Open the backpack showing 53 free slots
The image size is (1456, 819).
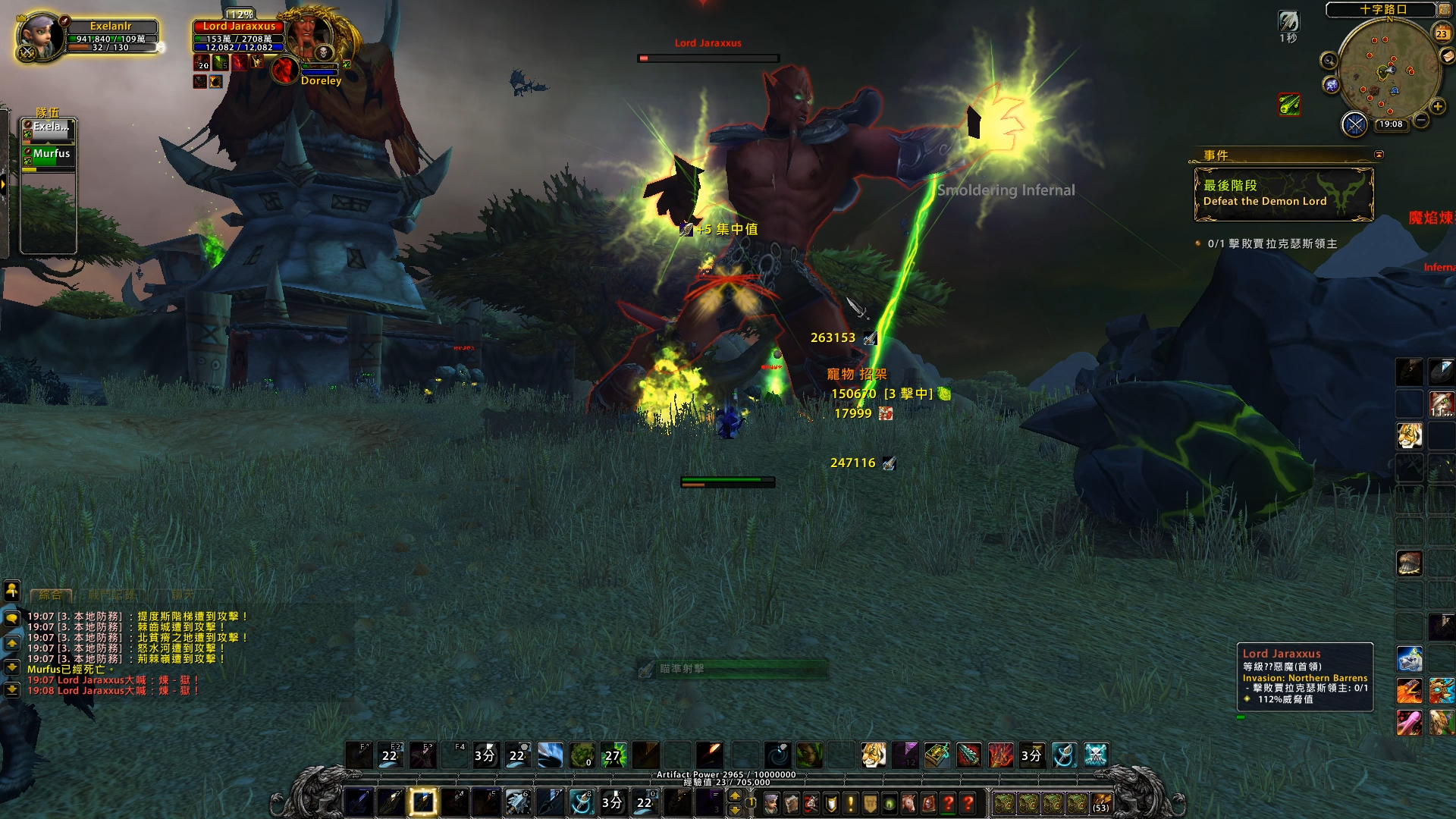1101,802
